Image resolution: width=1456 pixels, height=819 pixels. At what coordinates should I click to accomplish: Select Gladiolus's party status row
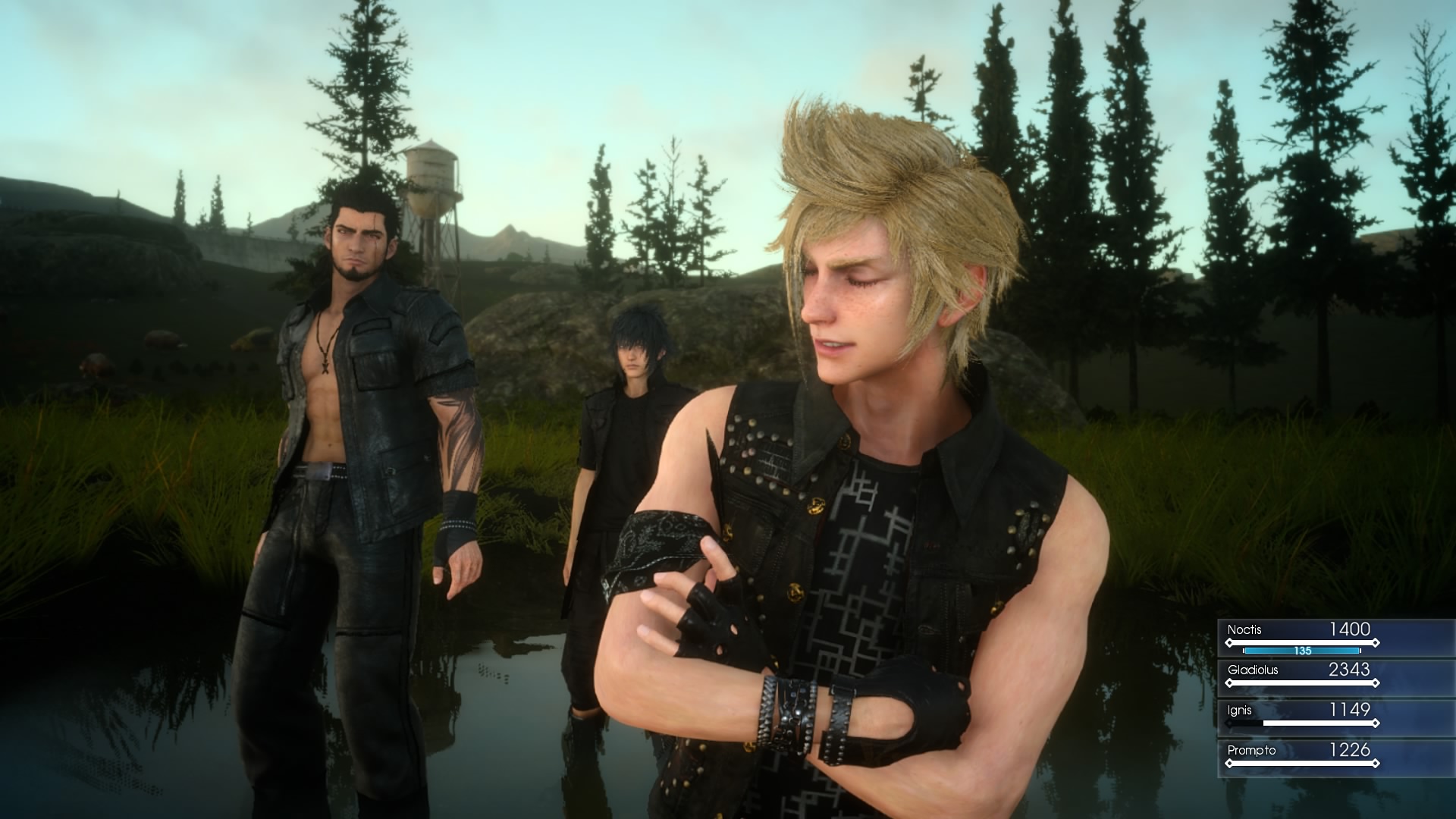[x=1301, y=676]
